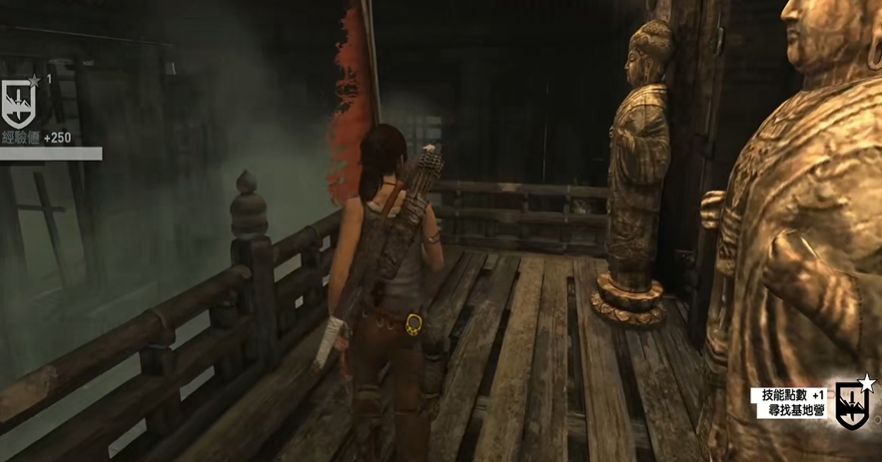Screen dimensions: 882x462
Task: Select the skill point base camp icon
Action: (x=853, y=404)
